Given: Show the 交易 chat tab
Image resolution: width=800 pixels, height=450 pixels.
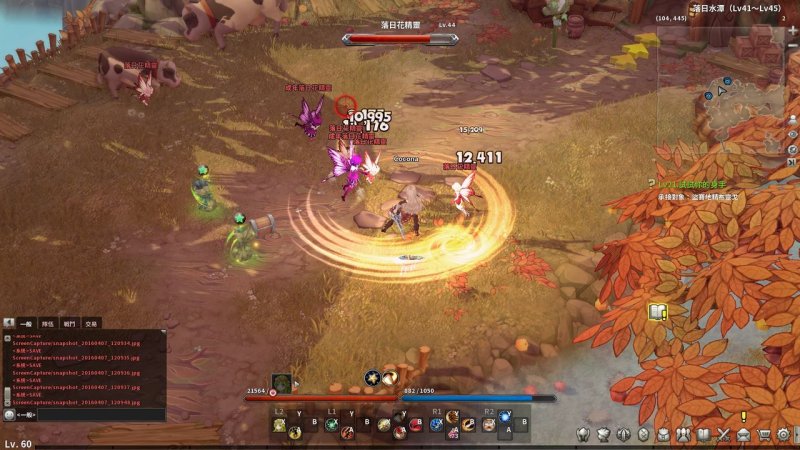Looking at the screenshot, I should (91, 323).
